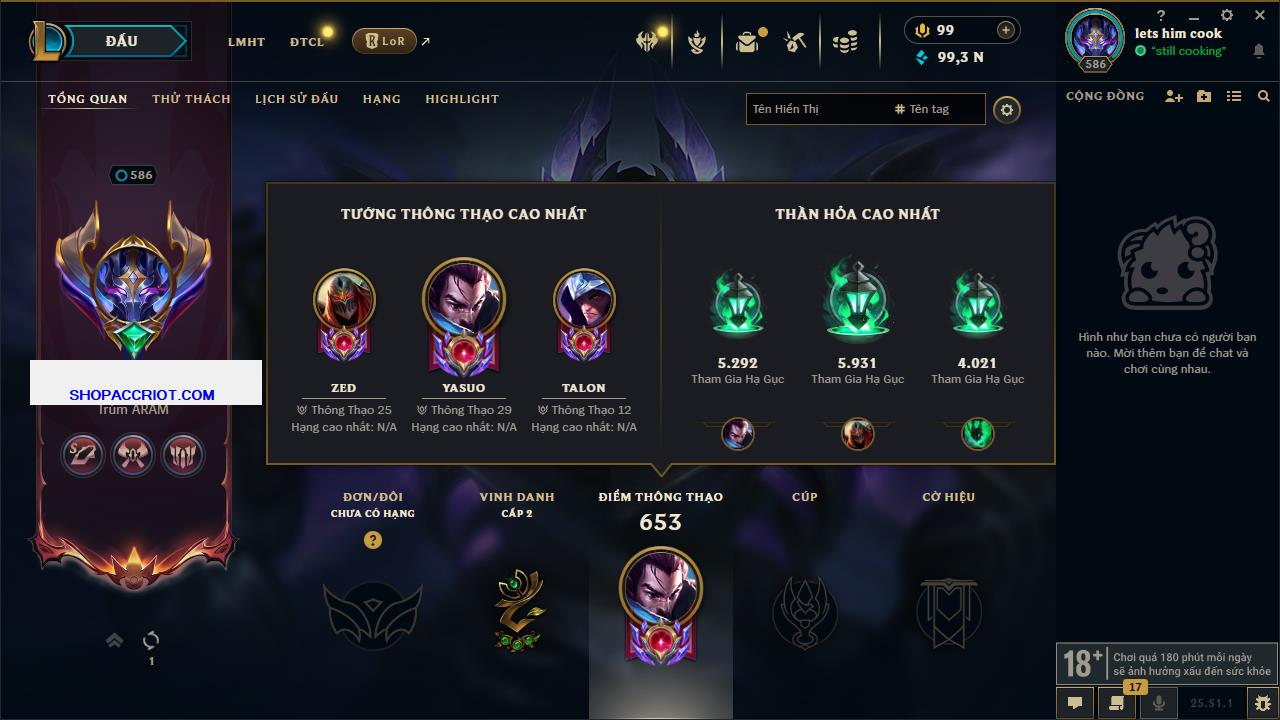Switch to the HẠNG tab
Image resolution: width=1280 pixels, height=720 pixels.
[382, 99]
